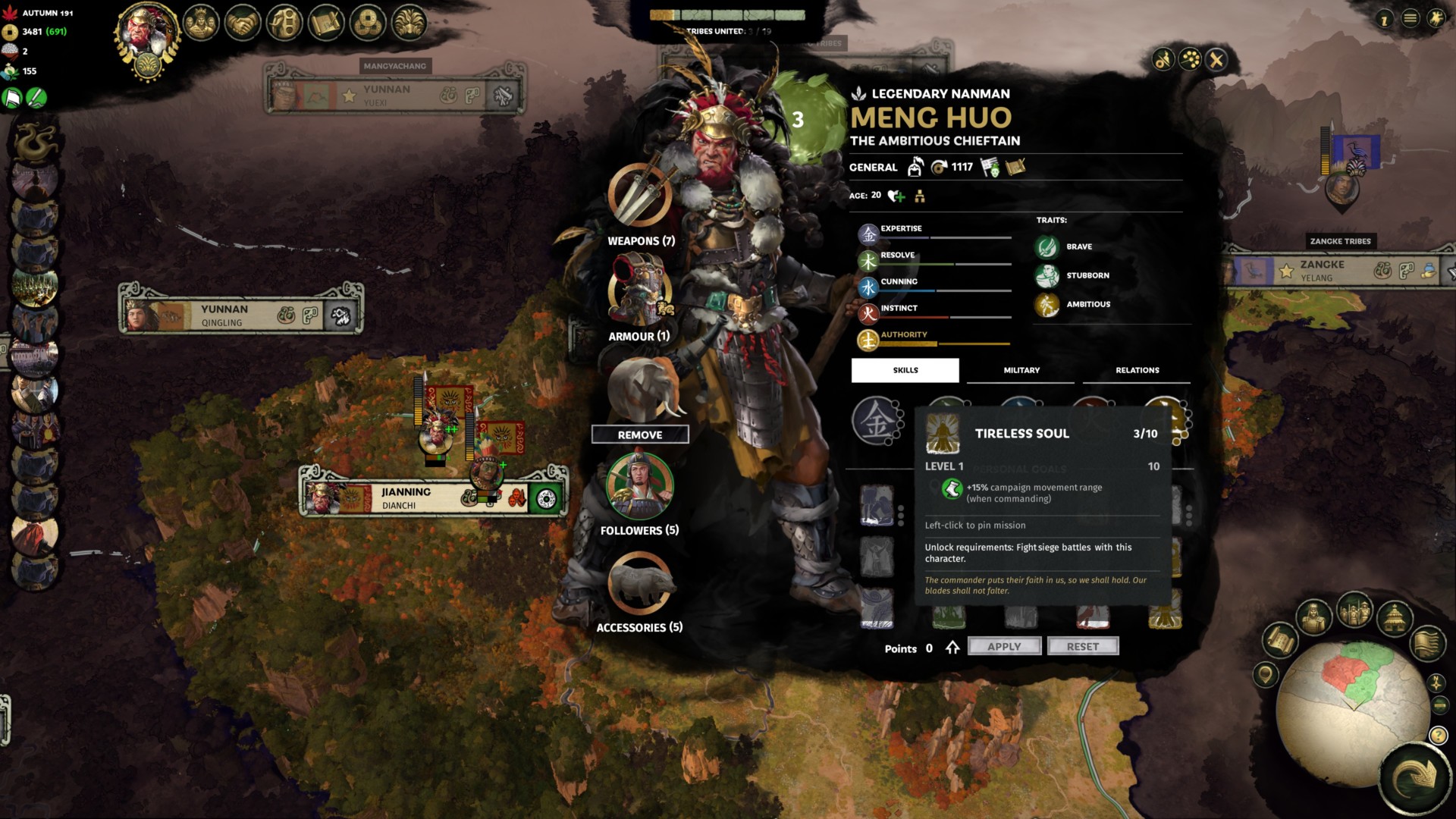1456x819 pixels.
Task: Select the Skills tab
Action: 905,370
